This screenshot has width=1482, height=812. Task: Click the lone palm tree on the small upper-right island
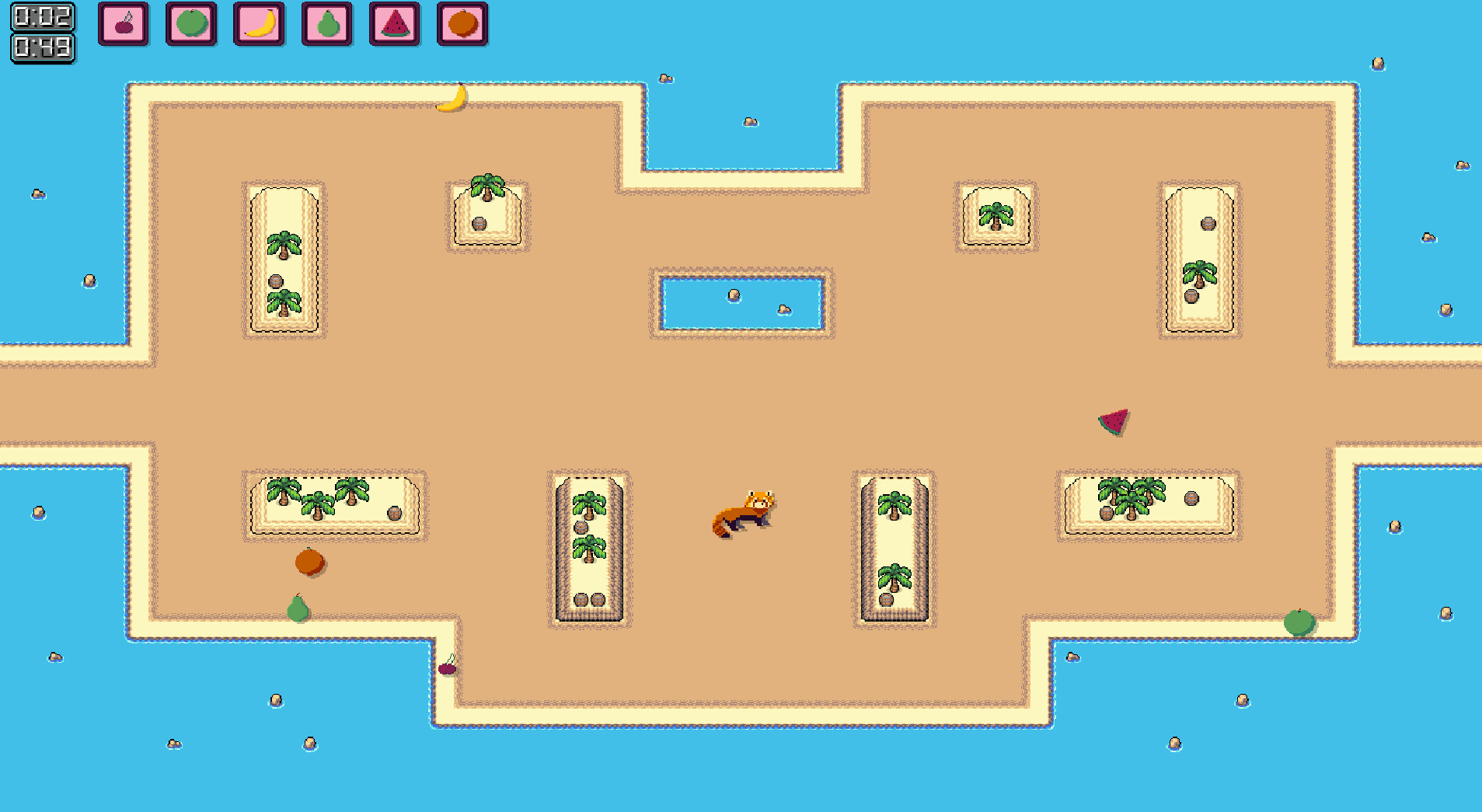[x=996, y=216]
